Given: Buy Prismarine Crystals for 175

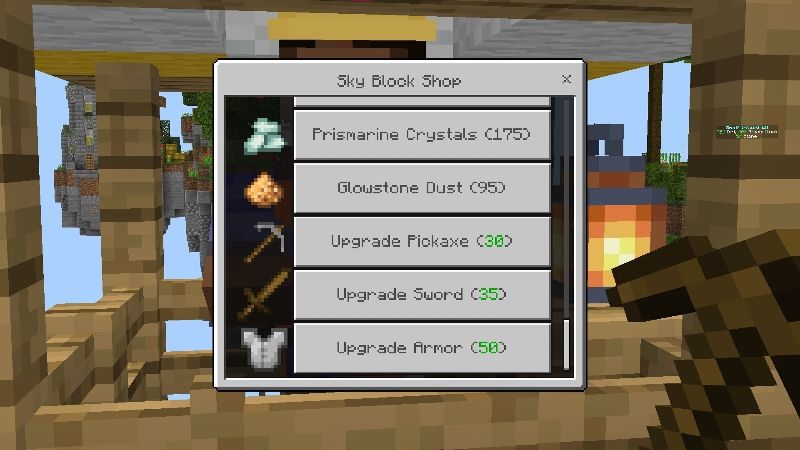Looking at the screenshot, I should point(421,134).
